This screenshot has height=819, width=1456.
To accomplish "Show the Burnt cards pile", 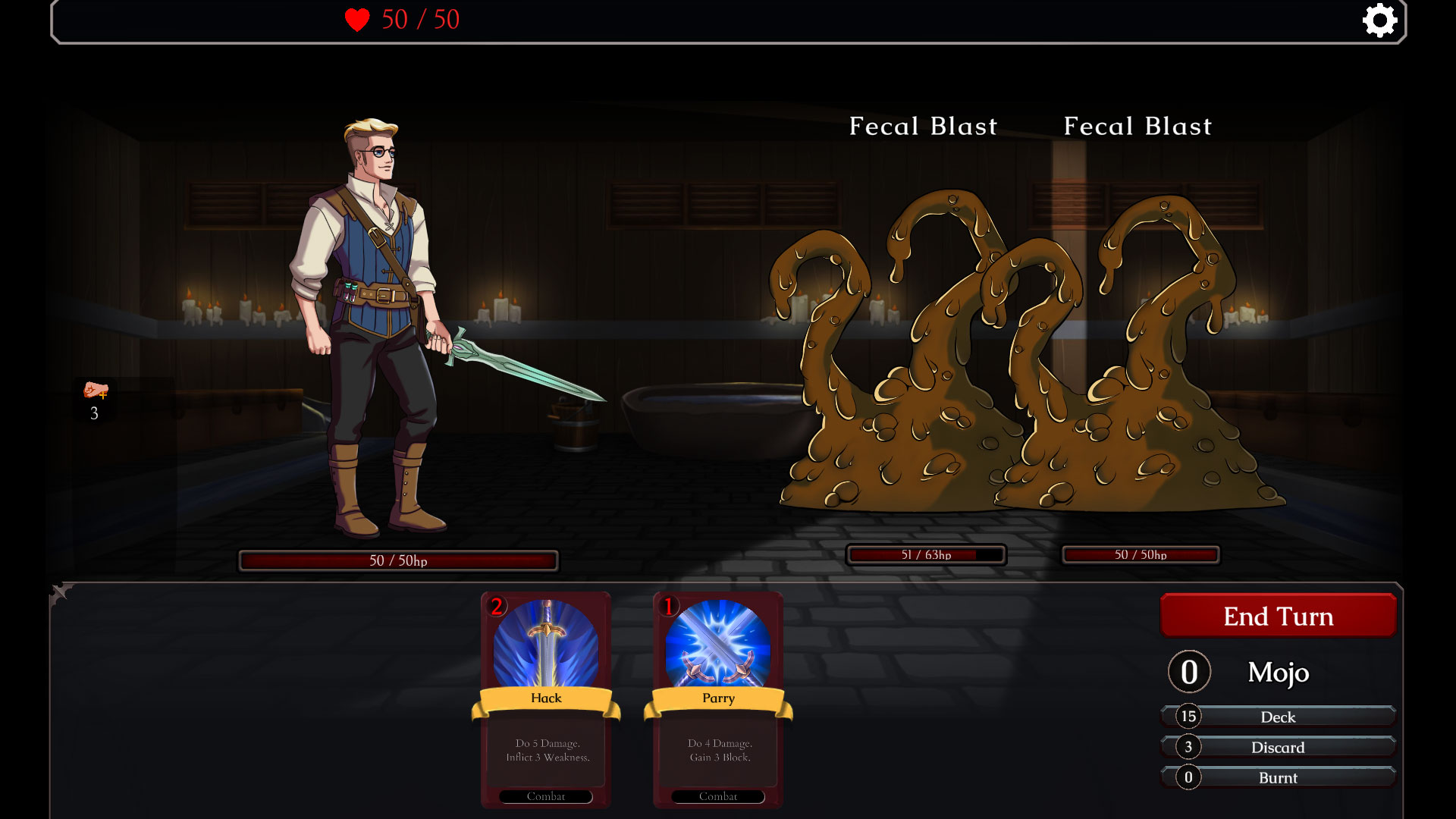I will point(1278,777).
